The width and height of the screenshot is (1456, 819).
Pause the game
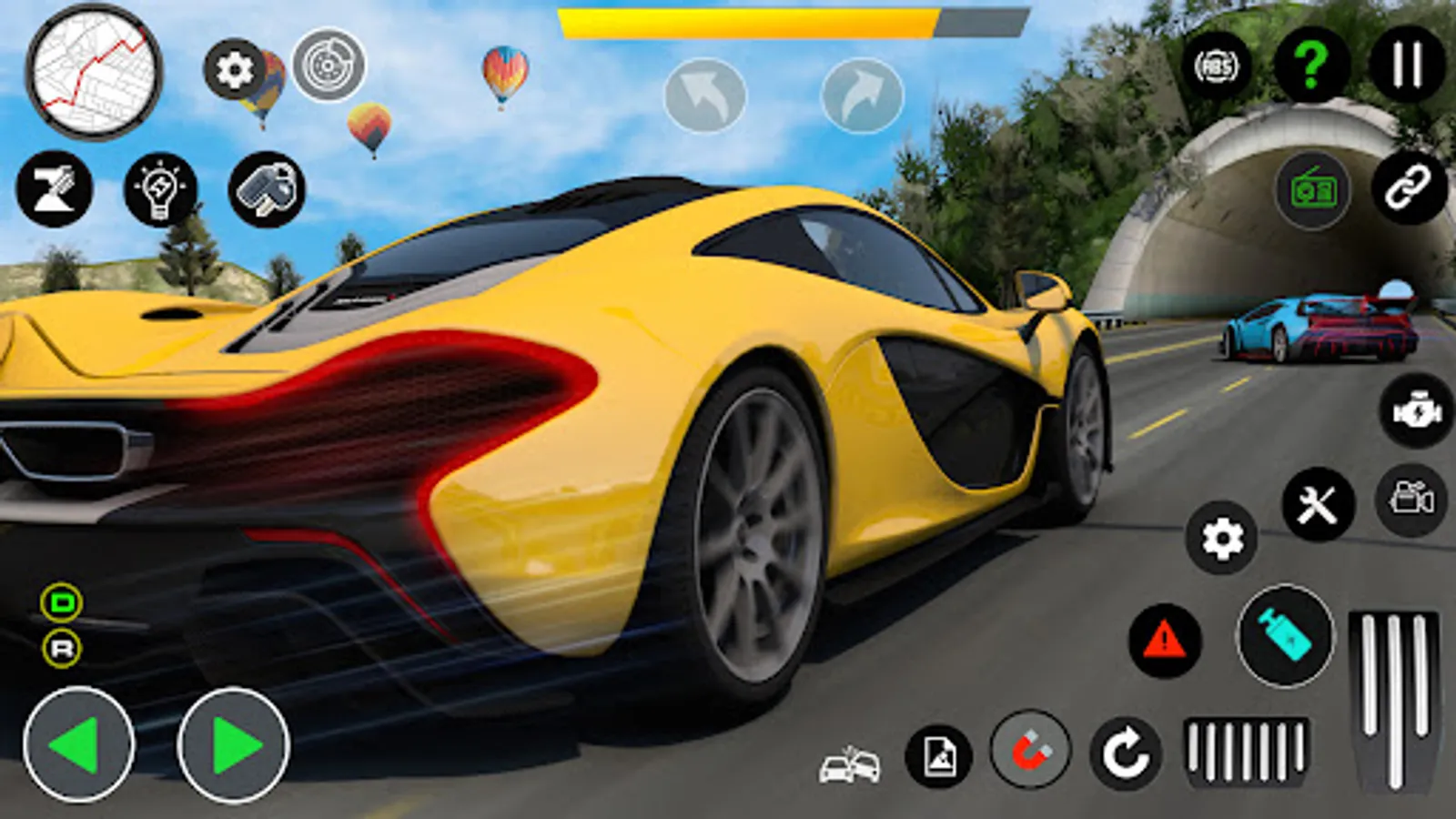coord(1407,65)
